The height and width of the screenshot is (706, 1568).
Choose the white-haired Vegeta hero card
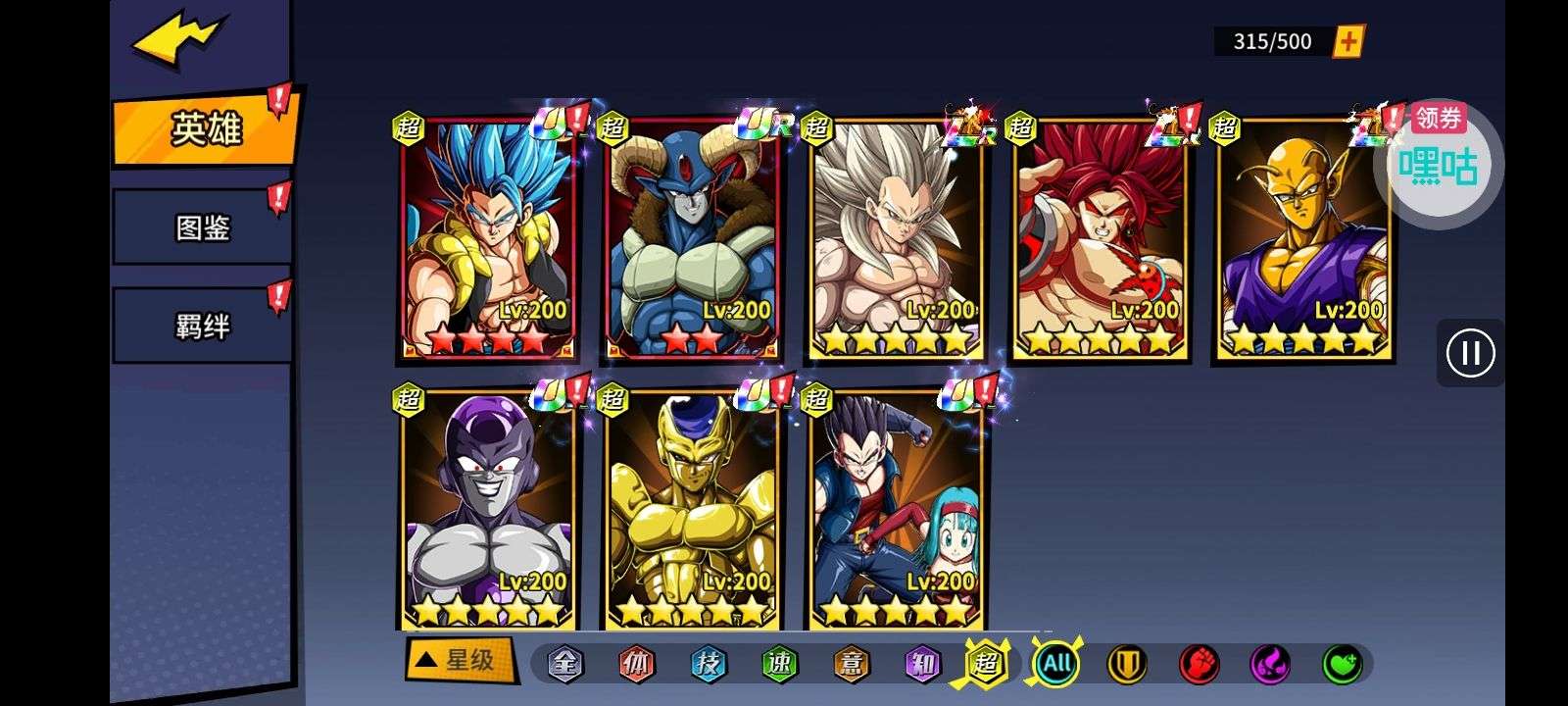(896, 238)
